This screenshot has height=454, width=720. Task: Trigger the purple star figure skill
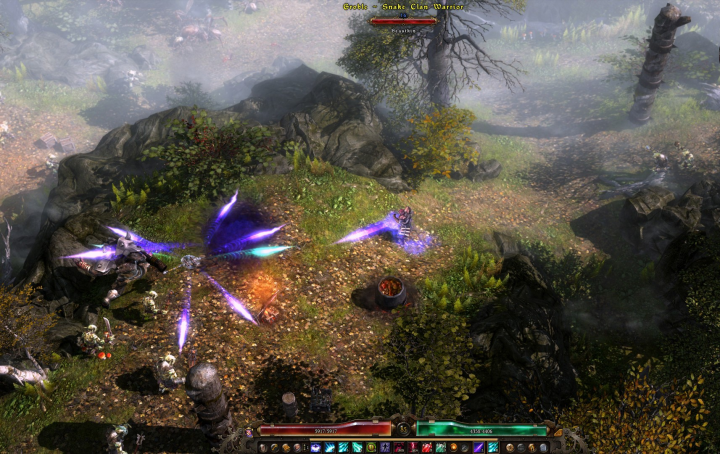point(385,447)
